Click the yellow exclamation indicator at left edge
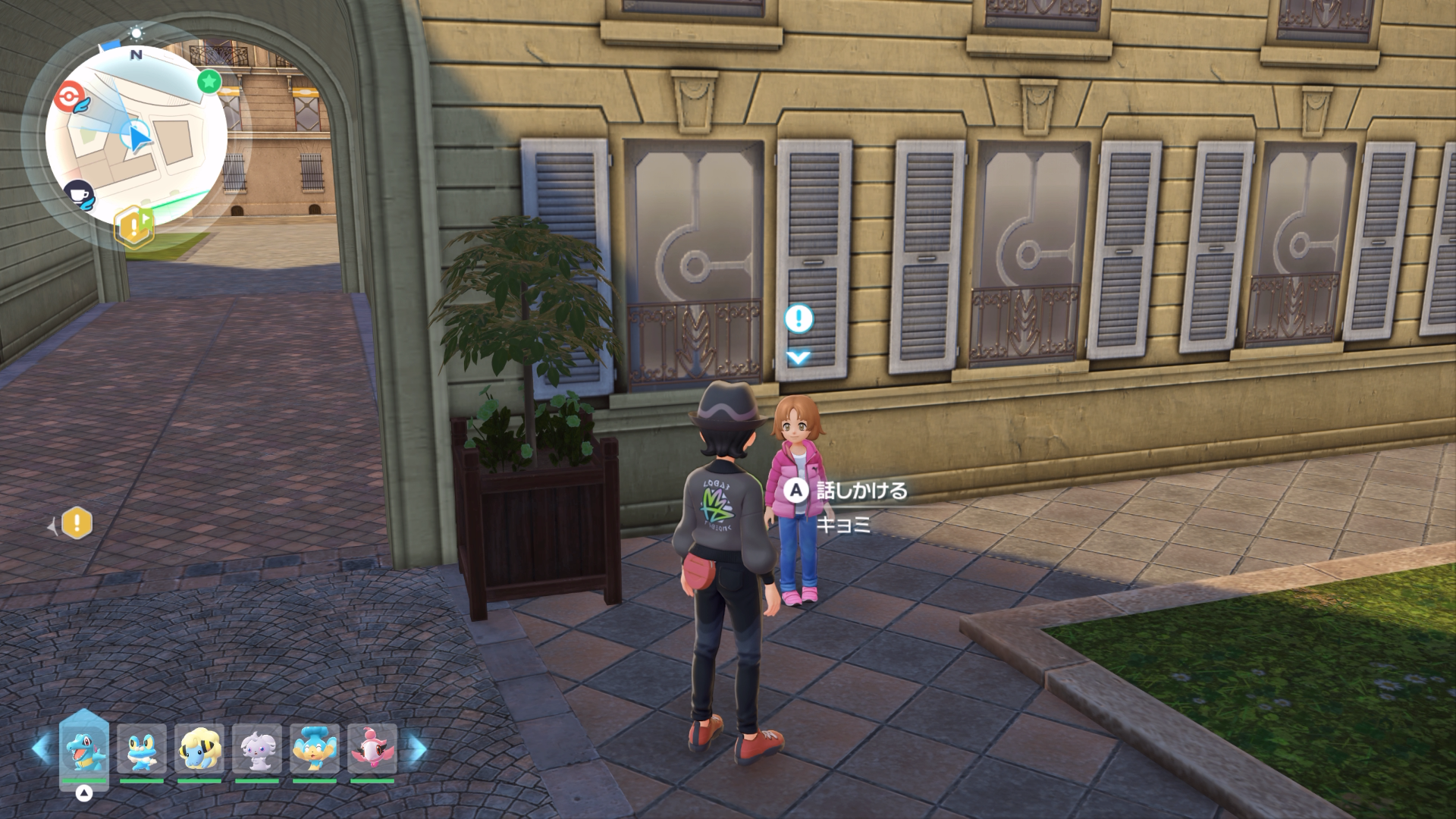The width and height of the screenshot is (1456, 819). point(77,523)
